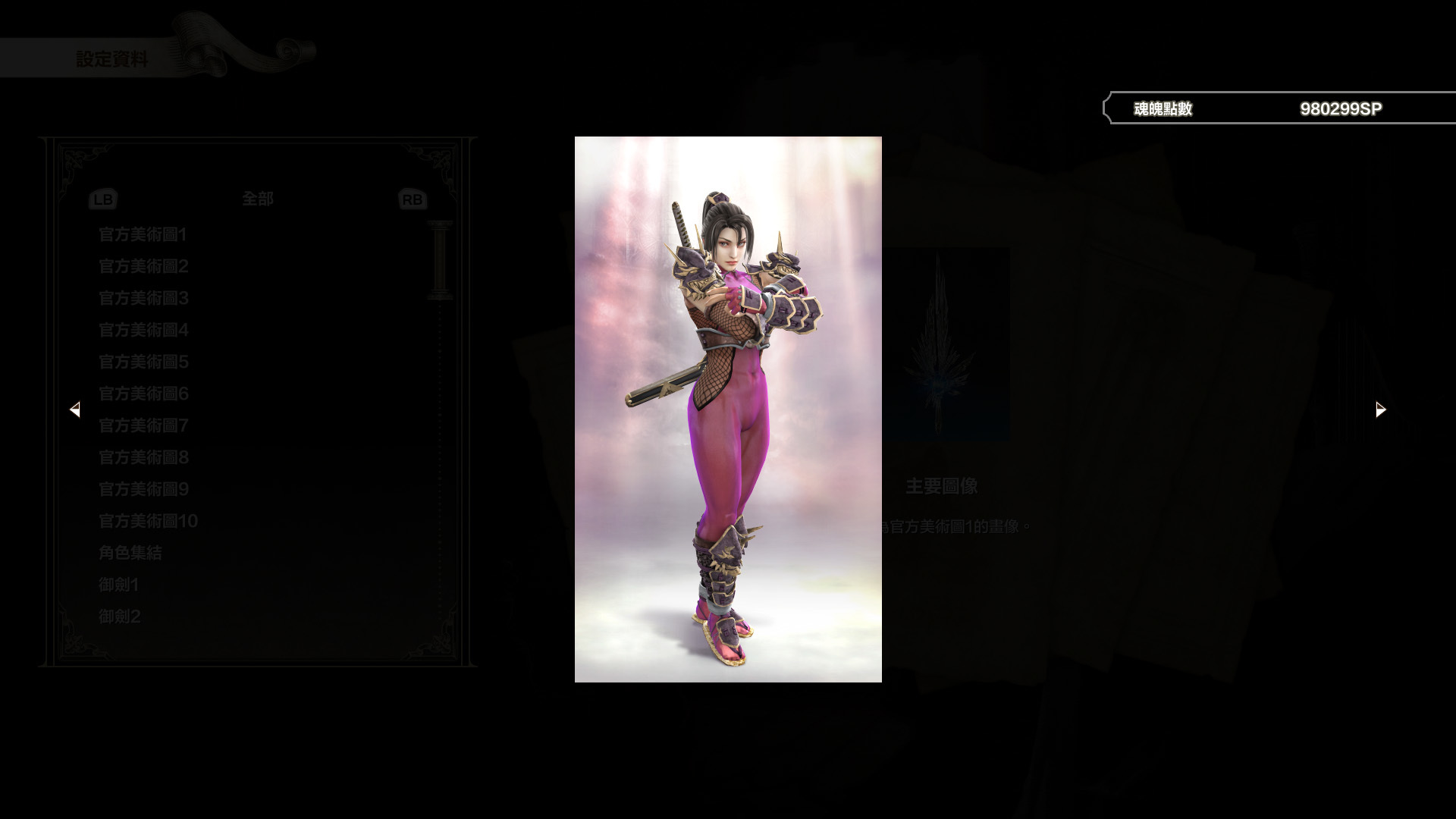Click the weapon artwork icon in the 主要圖像 panel
Viewport: 1456px width, 819px height.
[943, 341]
